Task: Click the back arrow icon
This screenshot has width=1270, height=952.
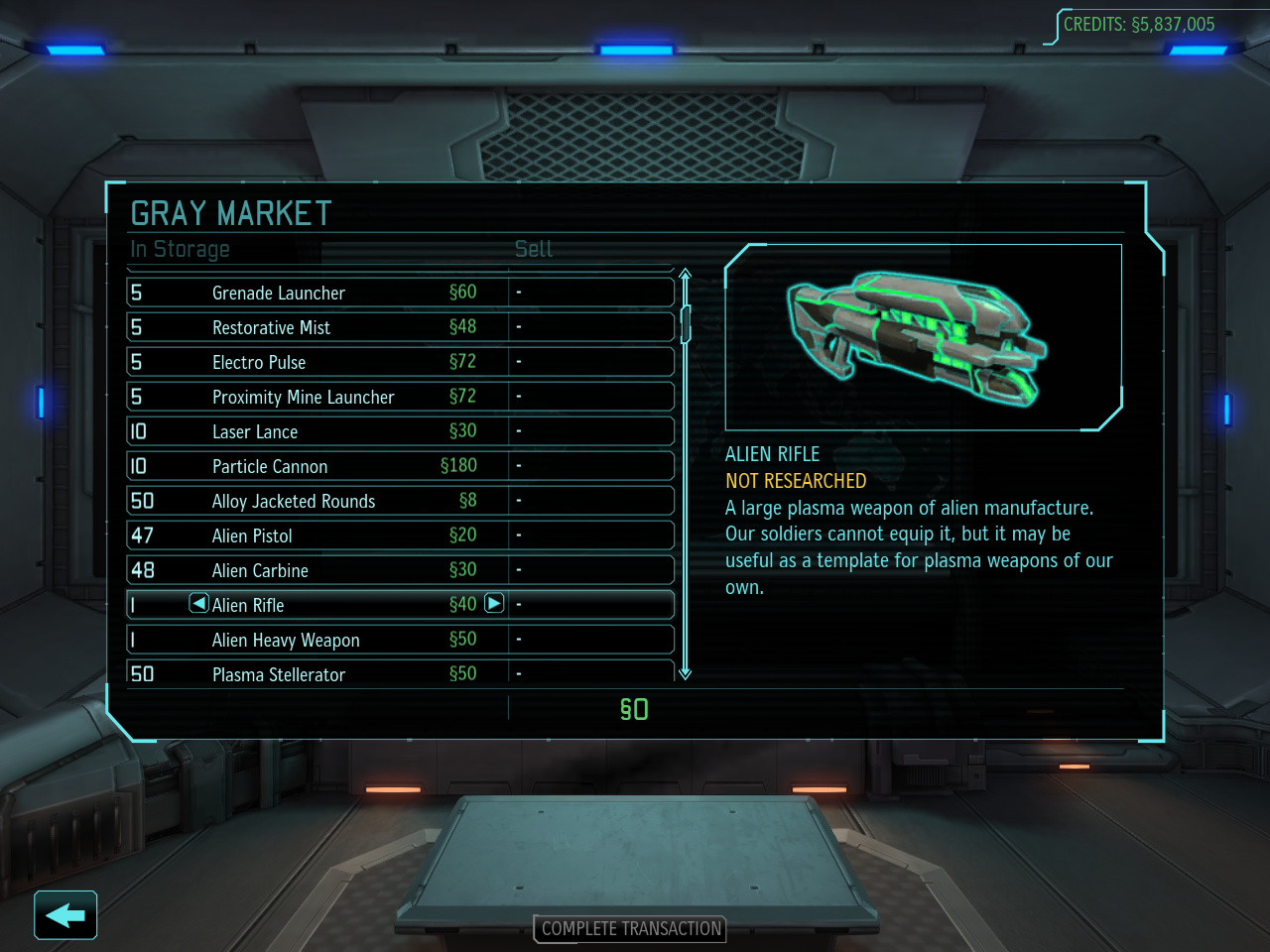Action: pos(63,914)
